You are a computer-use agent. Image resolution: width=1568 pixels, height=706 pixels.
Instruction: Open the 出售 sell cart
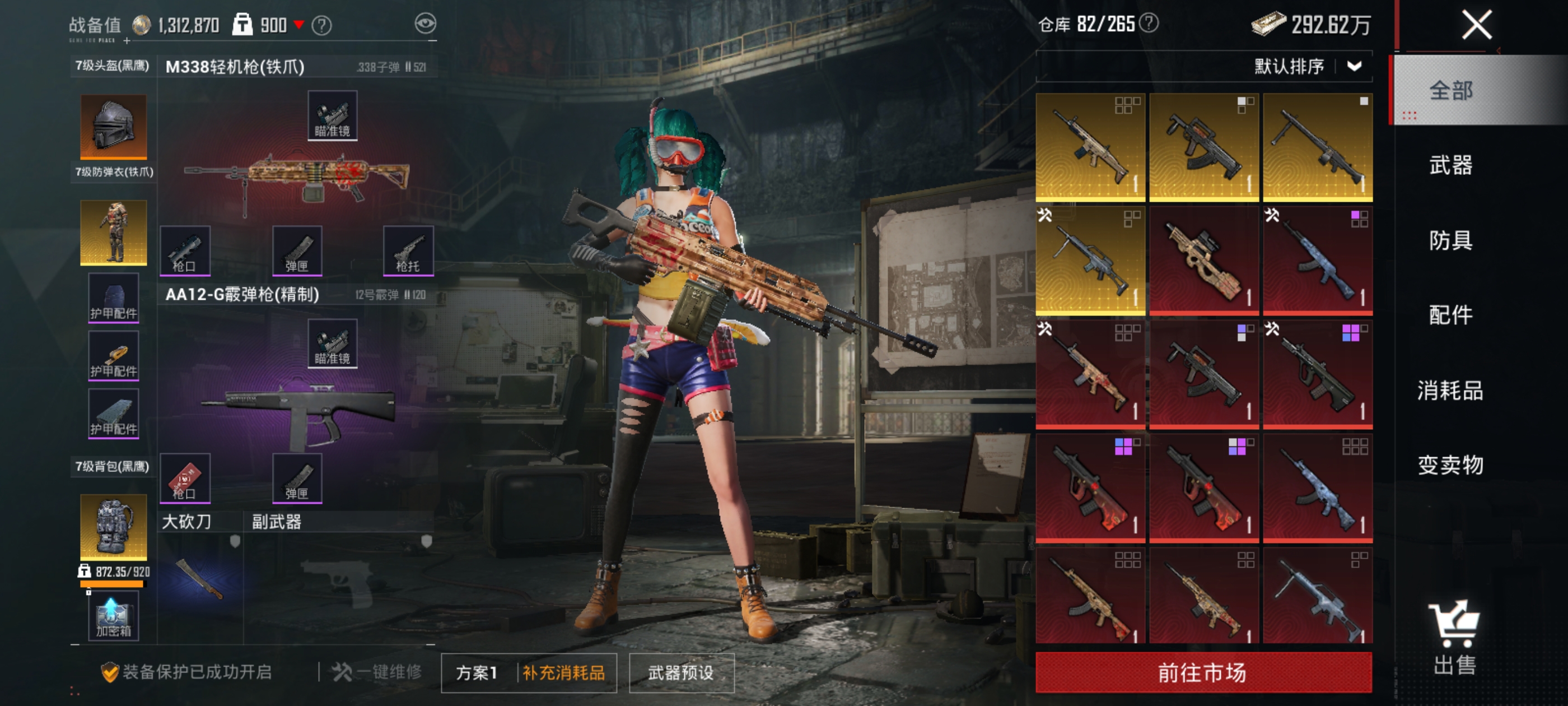tap(1454, 637)
